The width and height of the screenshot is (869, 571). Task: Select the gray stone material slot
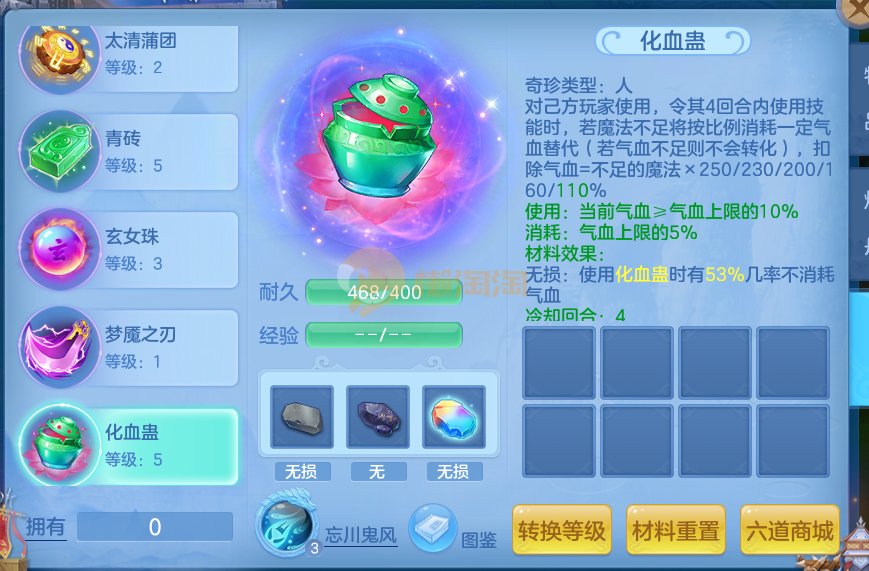pyautogui.click(x=301, y=417)
